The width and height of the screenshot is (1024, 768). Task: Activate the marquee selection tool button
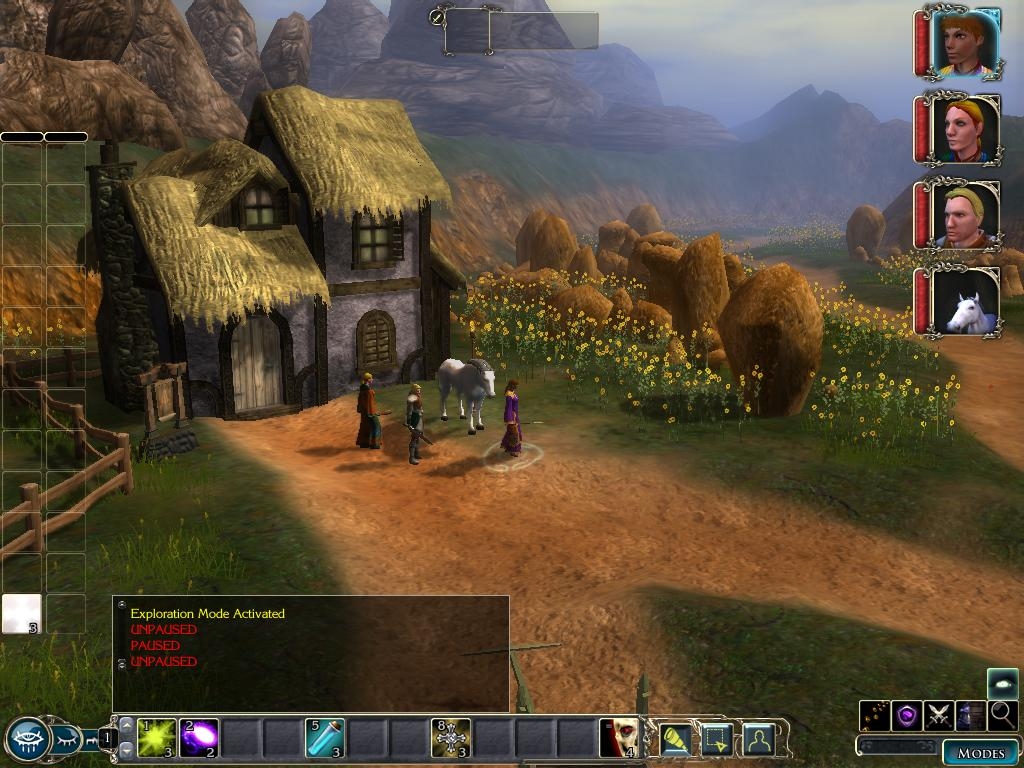(x=718, y=739)
